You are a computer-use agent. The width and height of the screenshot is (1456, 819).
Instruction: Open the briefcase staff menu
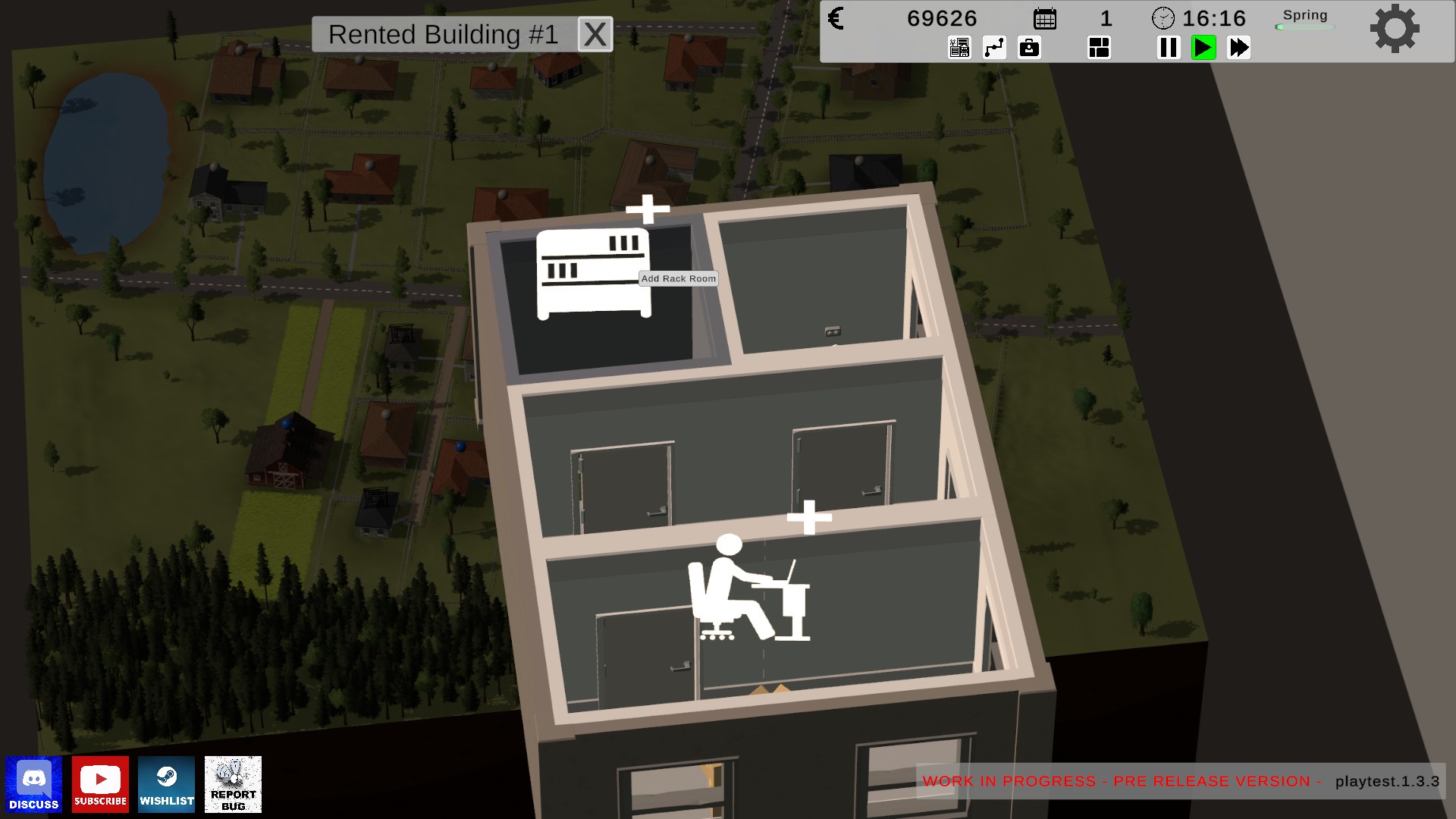1029,48
